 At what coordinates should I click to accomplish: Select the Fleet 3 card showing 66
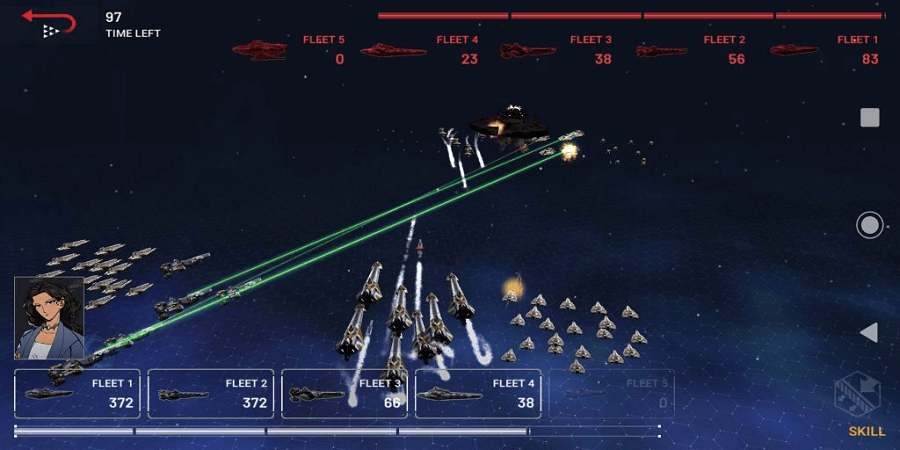click(x=344, y=393)
